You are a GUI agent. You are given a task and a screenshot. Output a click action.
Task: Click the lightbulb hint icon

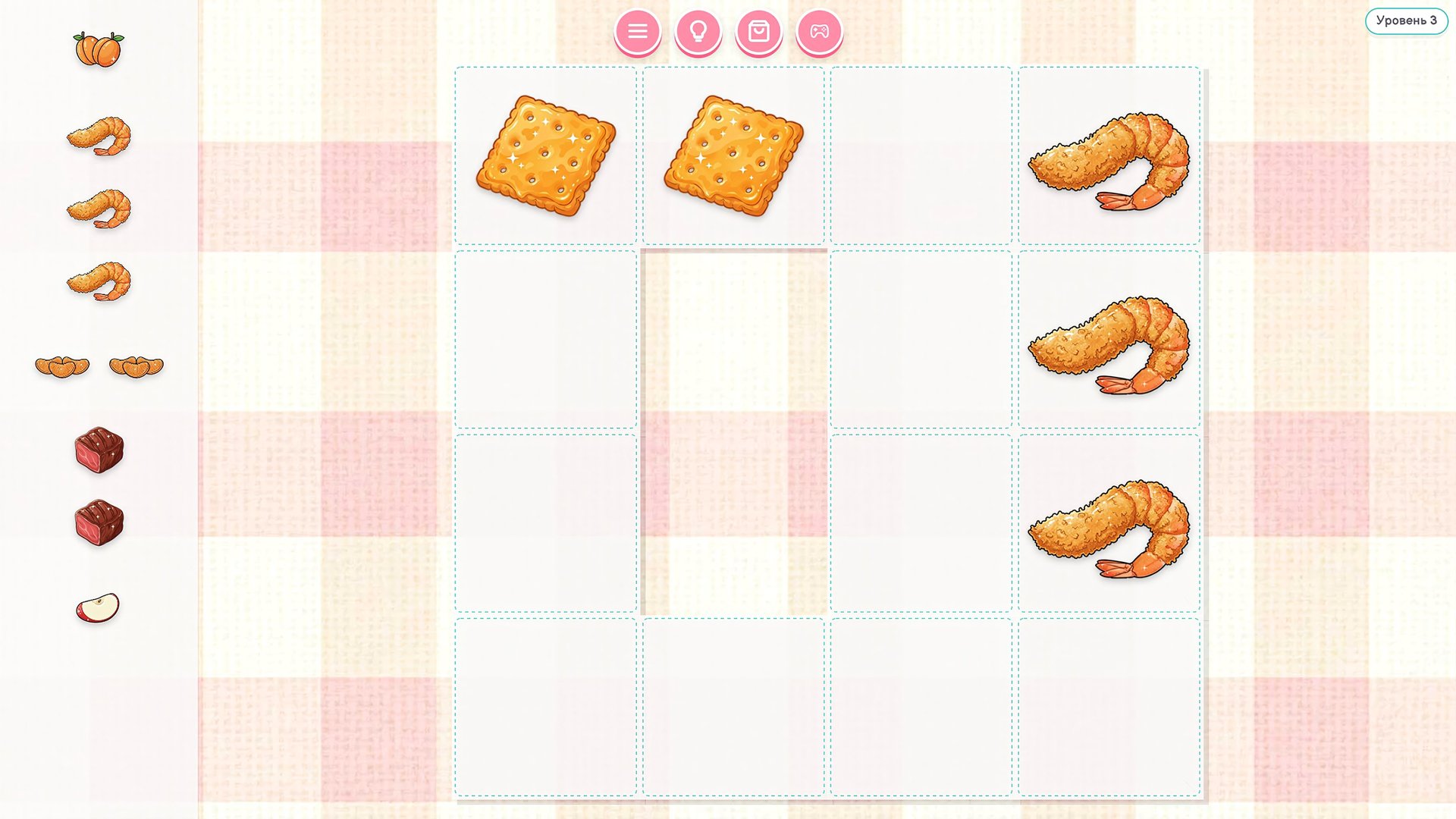click(699, 32)
